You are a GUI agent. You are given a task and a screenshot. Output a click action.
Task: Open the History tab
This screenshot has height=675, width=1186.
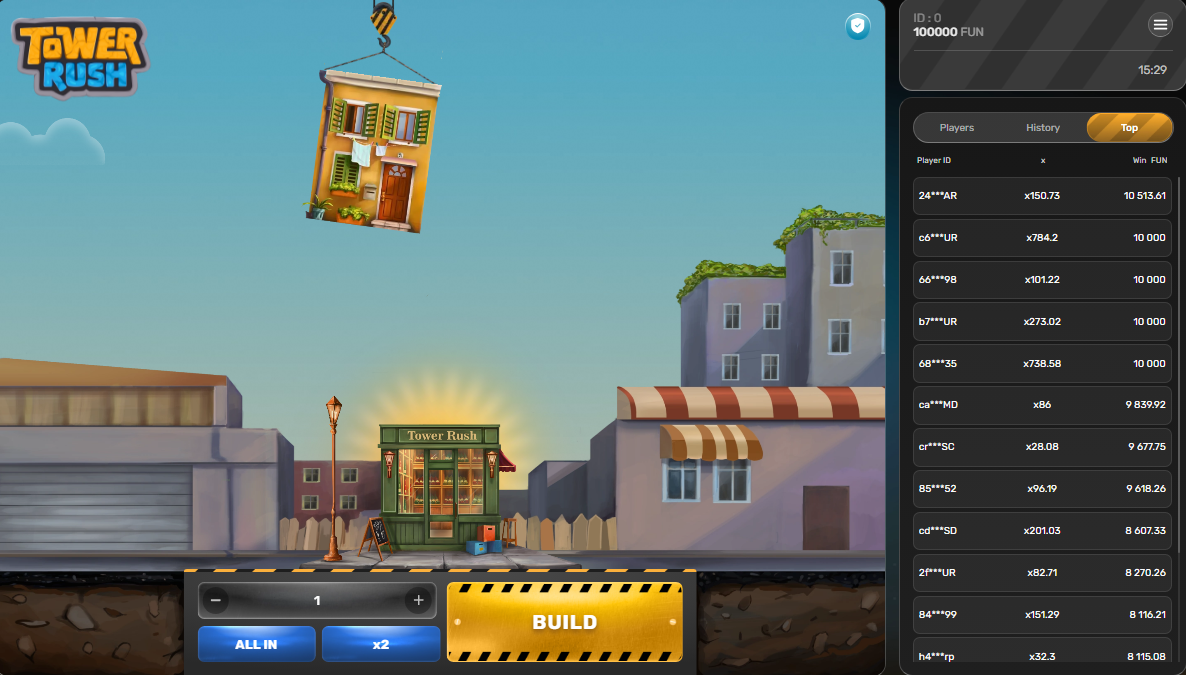[x=1043, y=128]
